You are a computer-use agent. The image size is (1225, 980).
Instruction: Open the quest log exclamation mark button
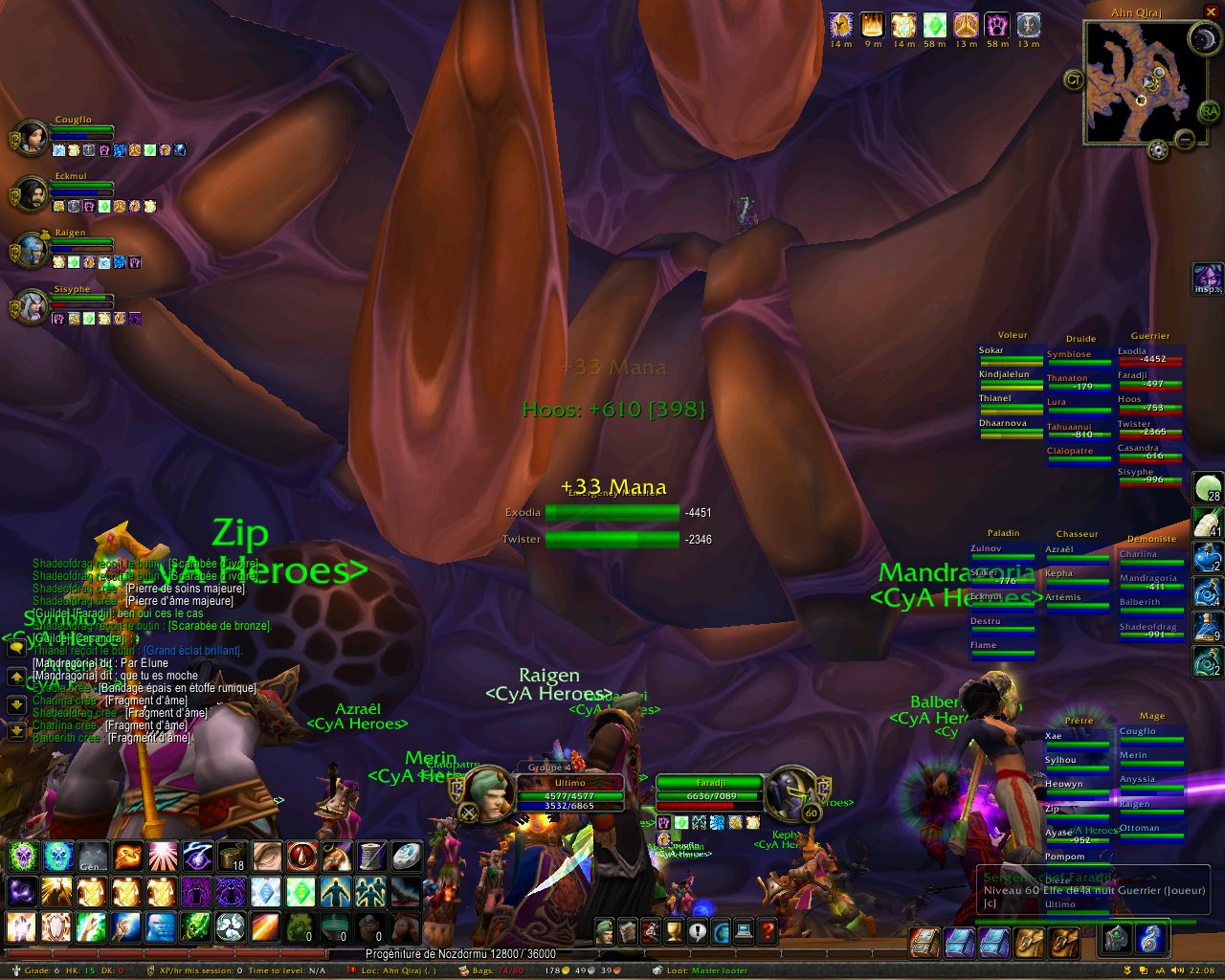tap(697, 930)
